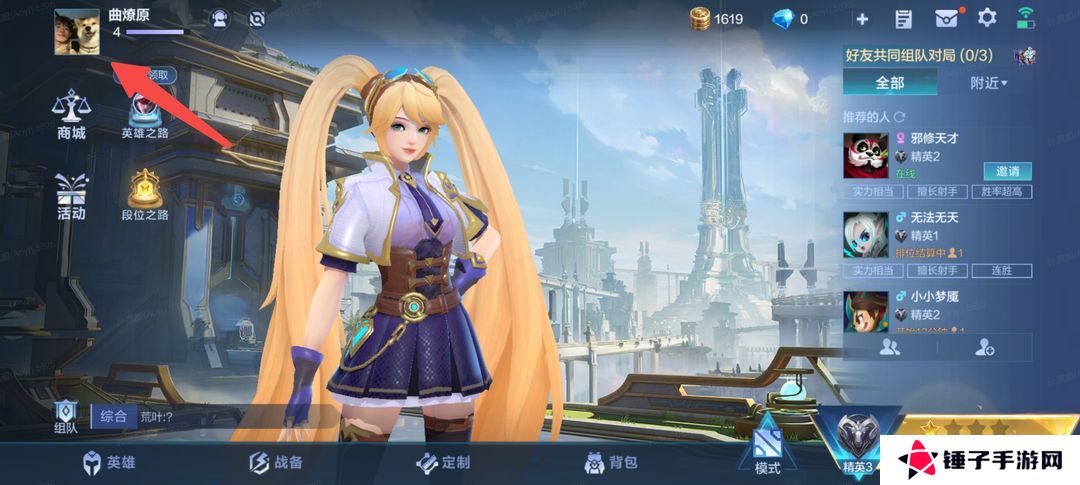Open the 英雄之路 hero road
Screen dimensions: 1080x485
tap(145, 113)
